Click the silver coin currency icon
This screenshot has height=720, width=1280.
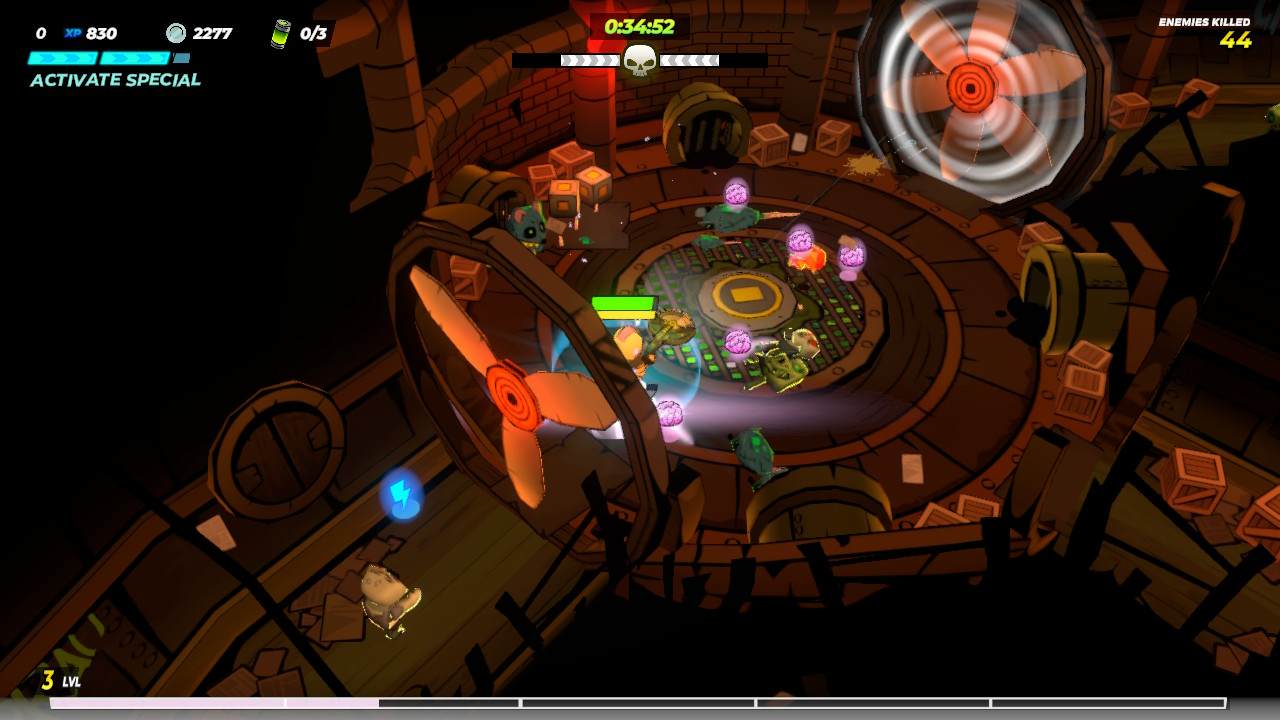click(x=175, y=32)
